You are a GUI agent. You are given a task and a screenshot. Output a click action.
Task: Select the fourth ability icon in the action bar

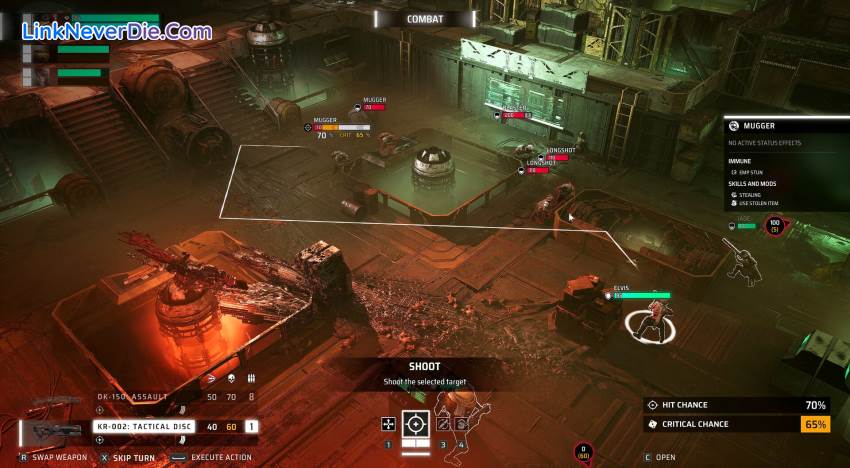pos(461,424)
